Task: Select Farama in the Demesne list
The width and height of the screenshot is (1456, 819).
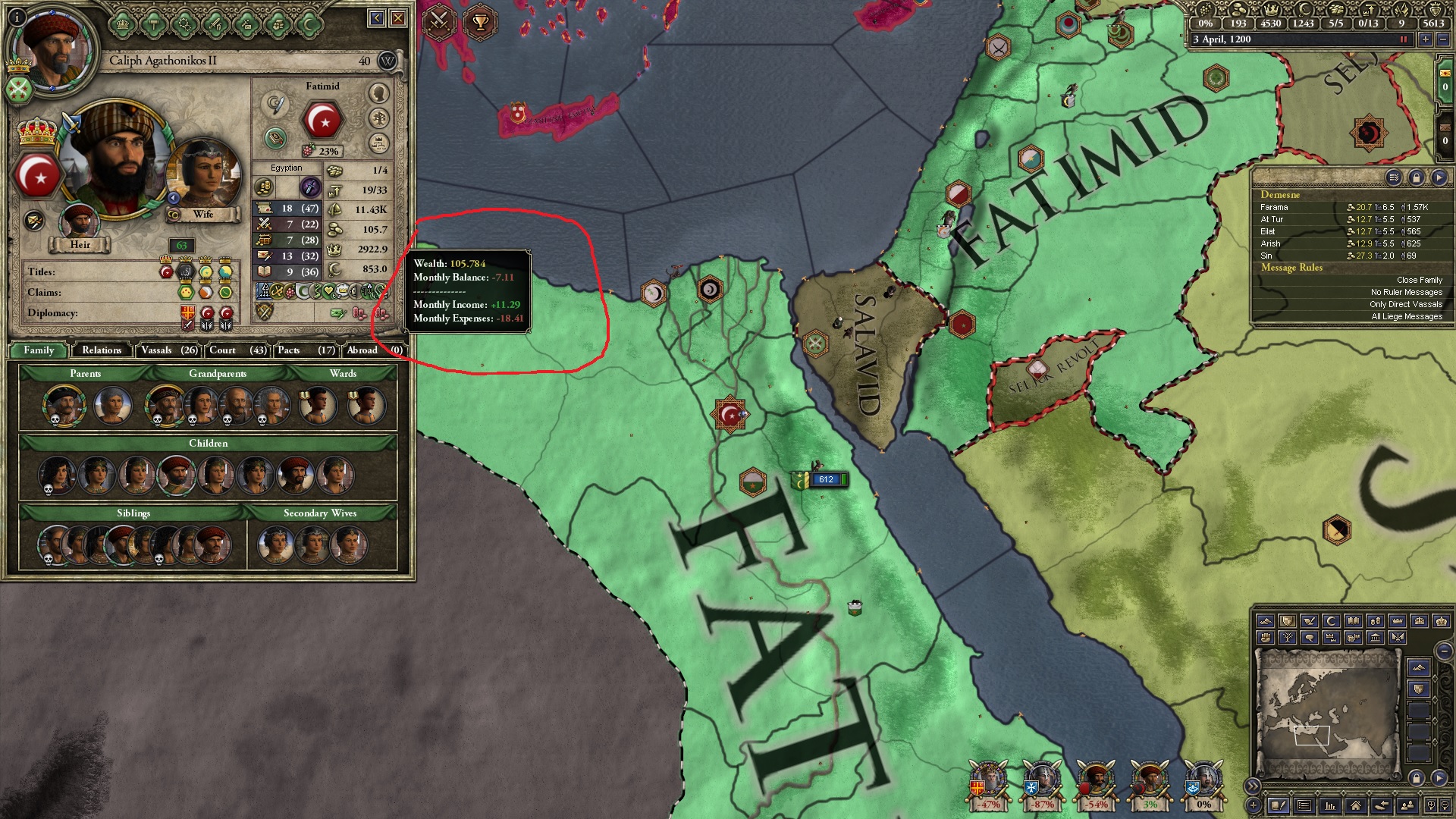Action: [1276, 206]
